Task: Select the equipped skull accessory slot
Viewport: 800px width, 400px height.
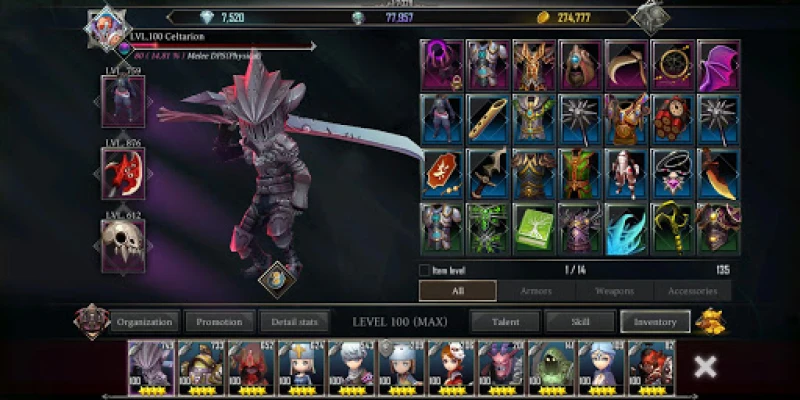Action: click(123, 243)
